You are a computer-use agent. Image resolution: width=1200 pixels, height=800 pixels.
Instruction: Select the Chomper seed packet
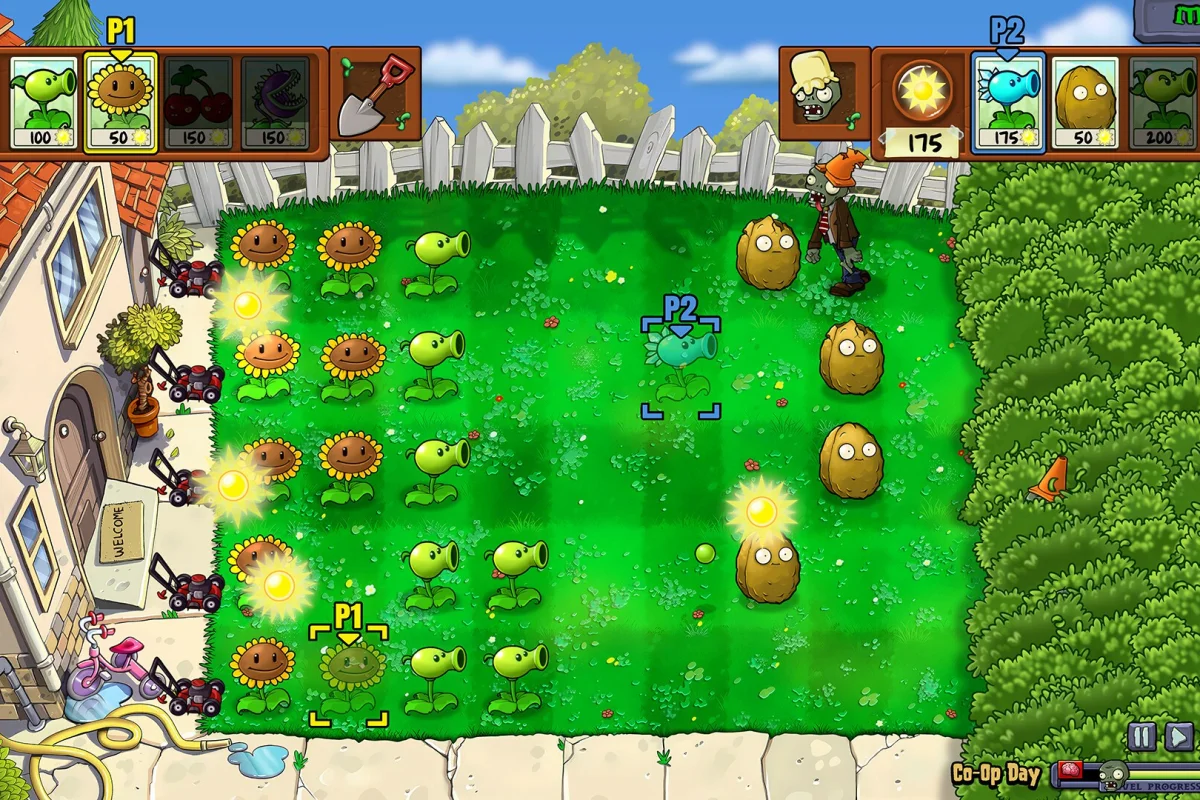pos(274,102)
